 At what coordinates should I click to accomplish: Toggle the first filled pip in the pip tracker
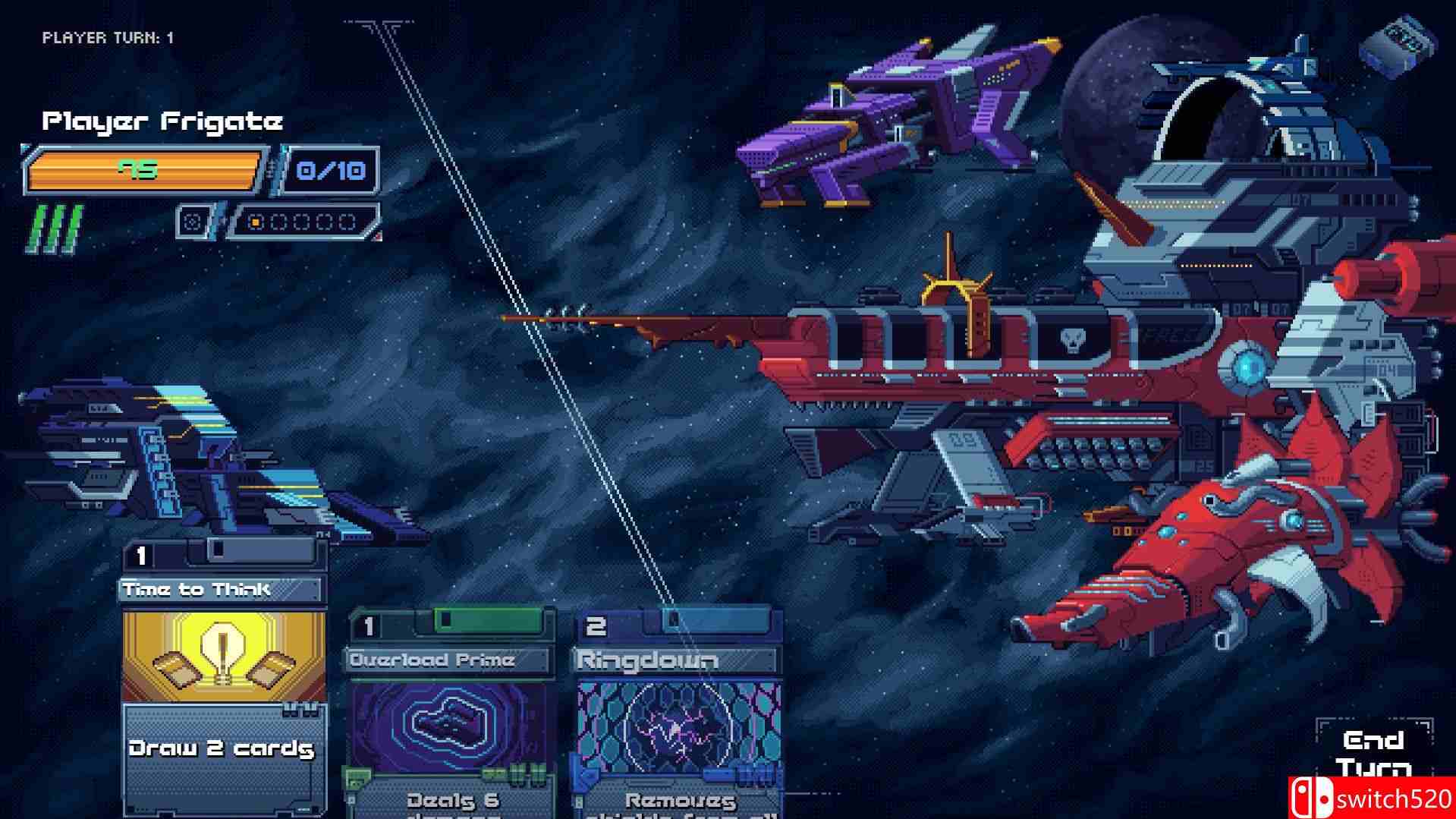pyautogui.click(x=254, y=220)
